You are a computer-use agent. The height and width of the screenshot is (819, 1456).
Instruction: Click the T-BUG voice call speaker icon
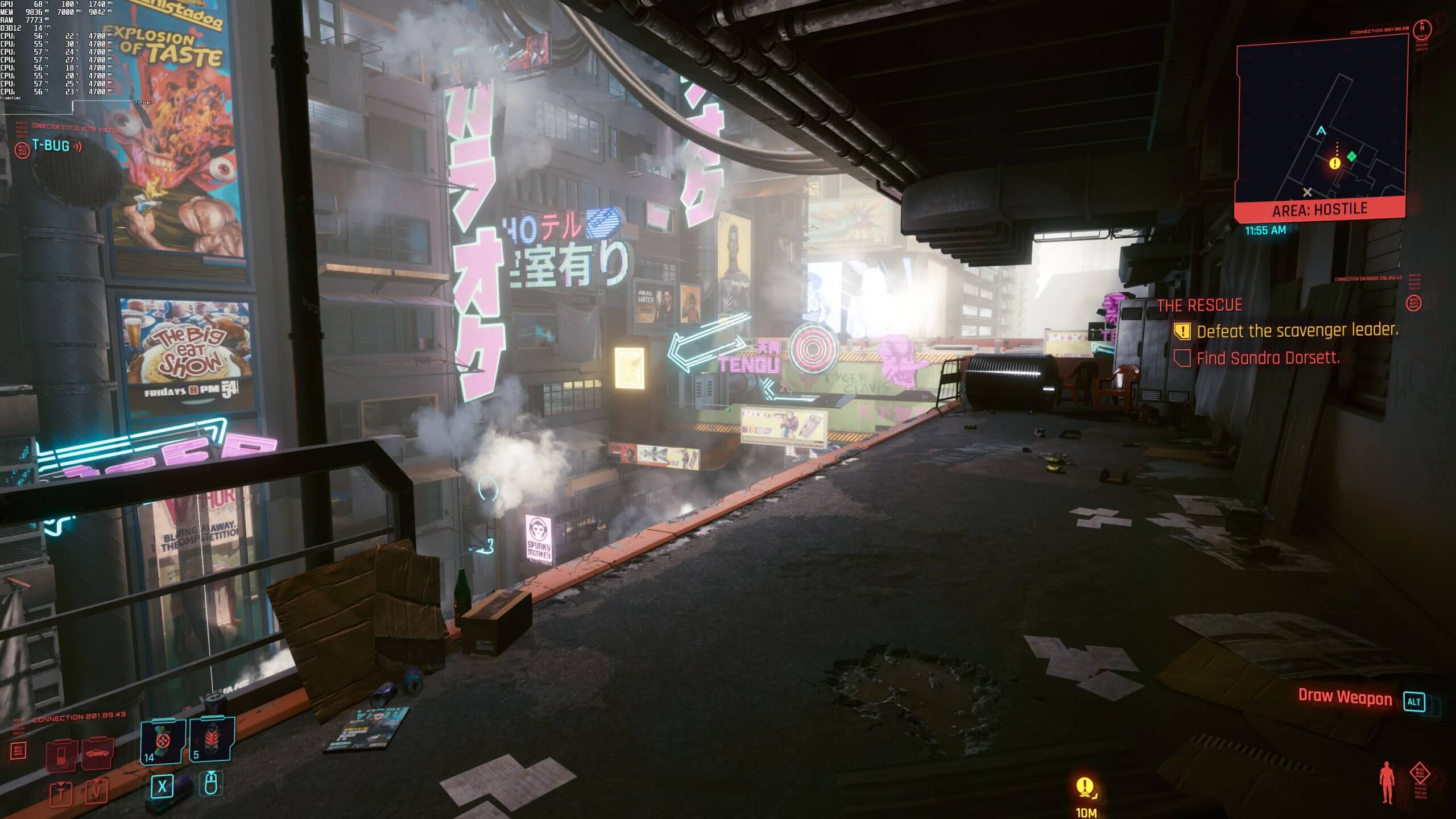78,147
